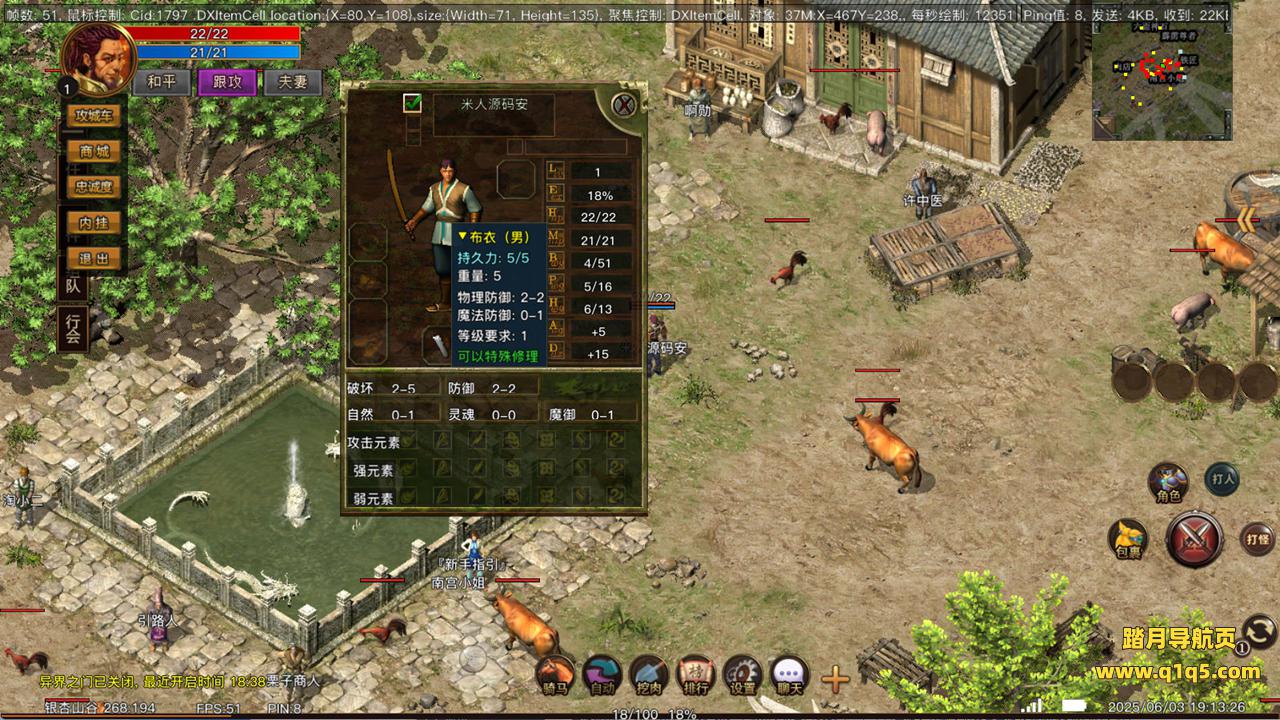Open the 包裹 bag inventory

[1127, 540]
